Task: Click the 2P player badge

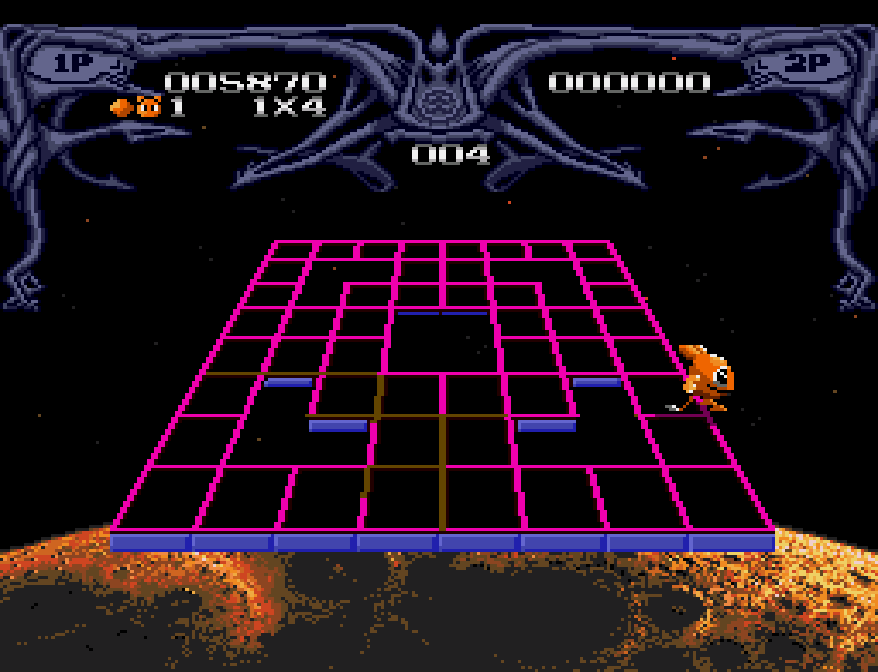Action: point(807,63)
